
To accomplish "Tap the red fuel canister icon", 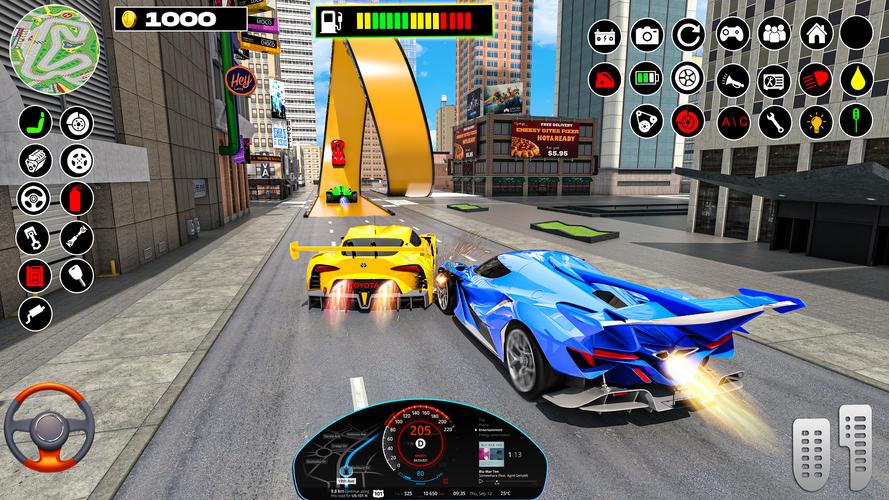I will point(35,274).
